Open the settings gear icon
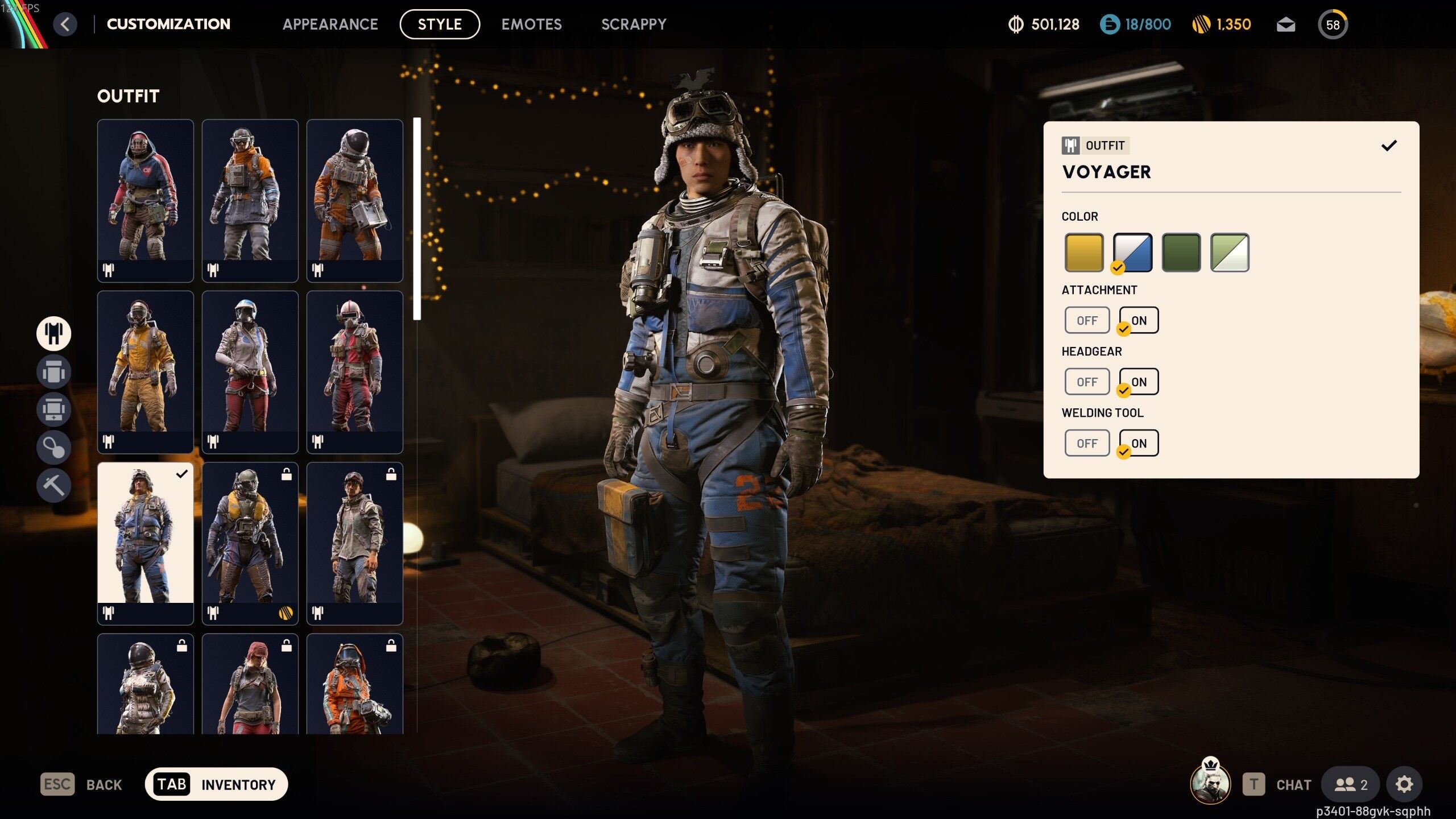 [1404, 784]
